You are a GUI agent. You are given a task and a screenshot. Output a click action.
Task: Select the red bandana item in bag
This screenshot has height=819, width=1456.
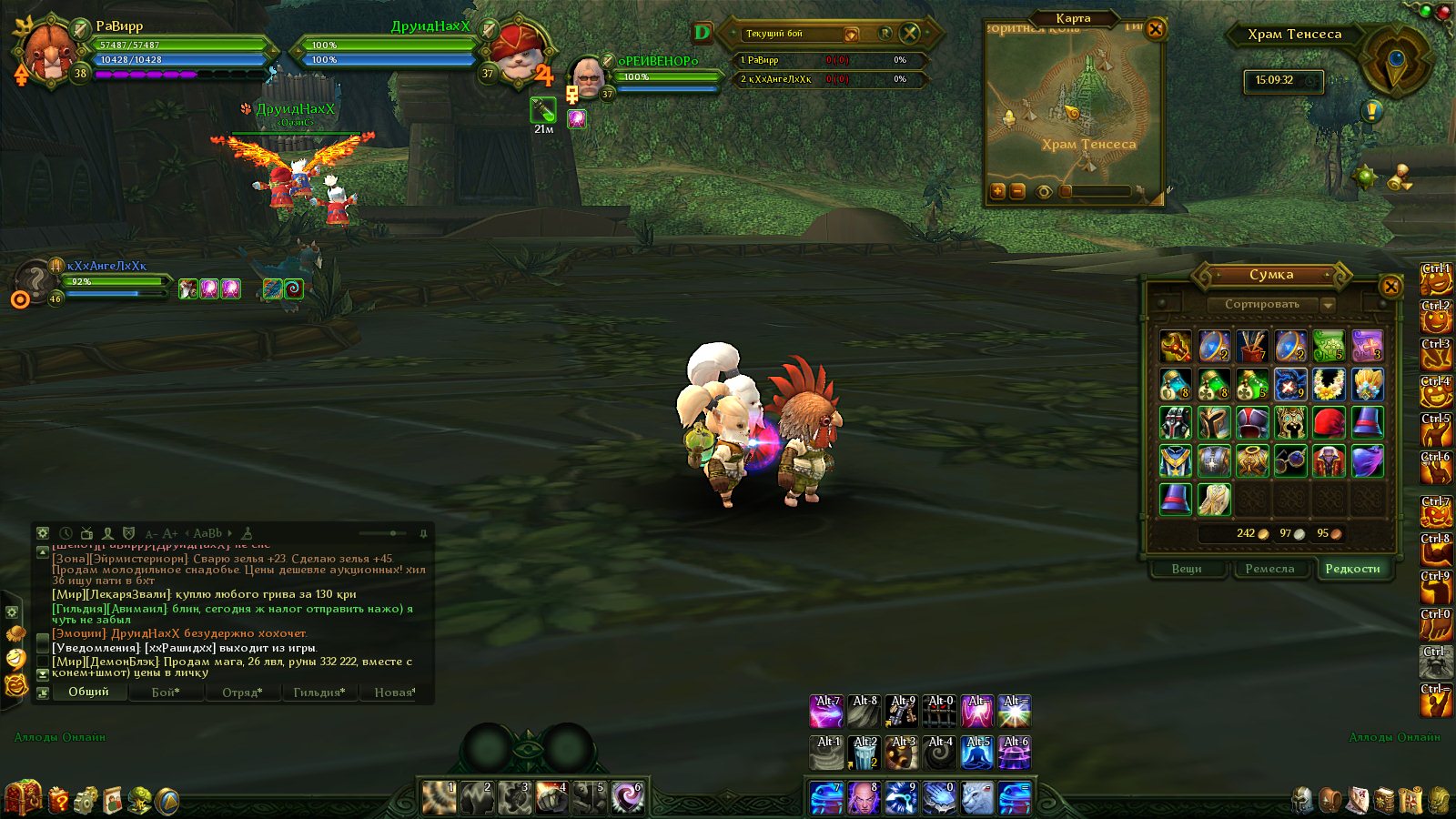click(1329, 423)
